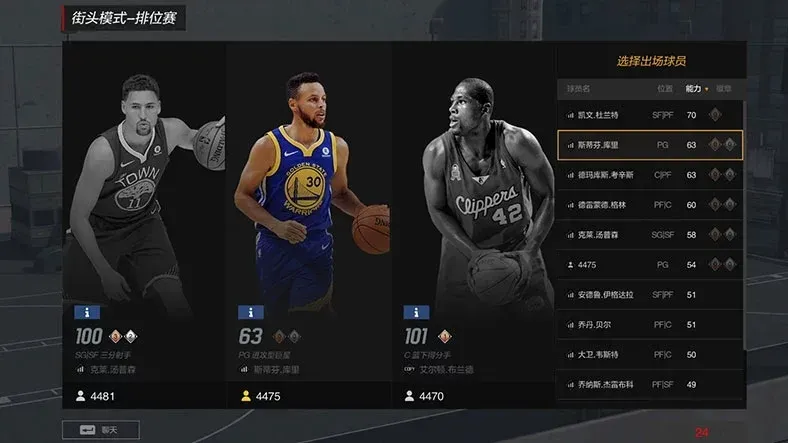Choose 大卫.韦斯特 from the roster

(650, 354)
